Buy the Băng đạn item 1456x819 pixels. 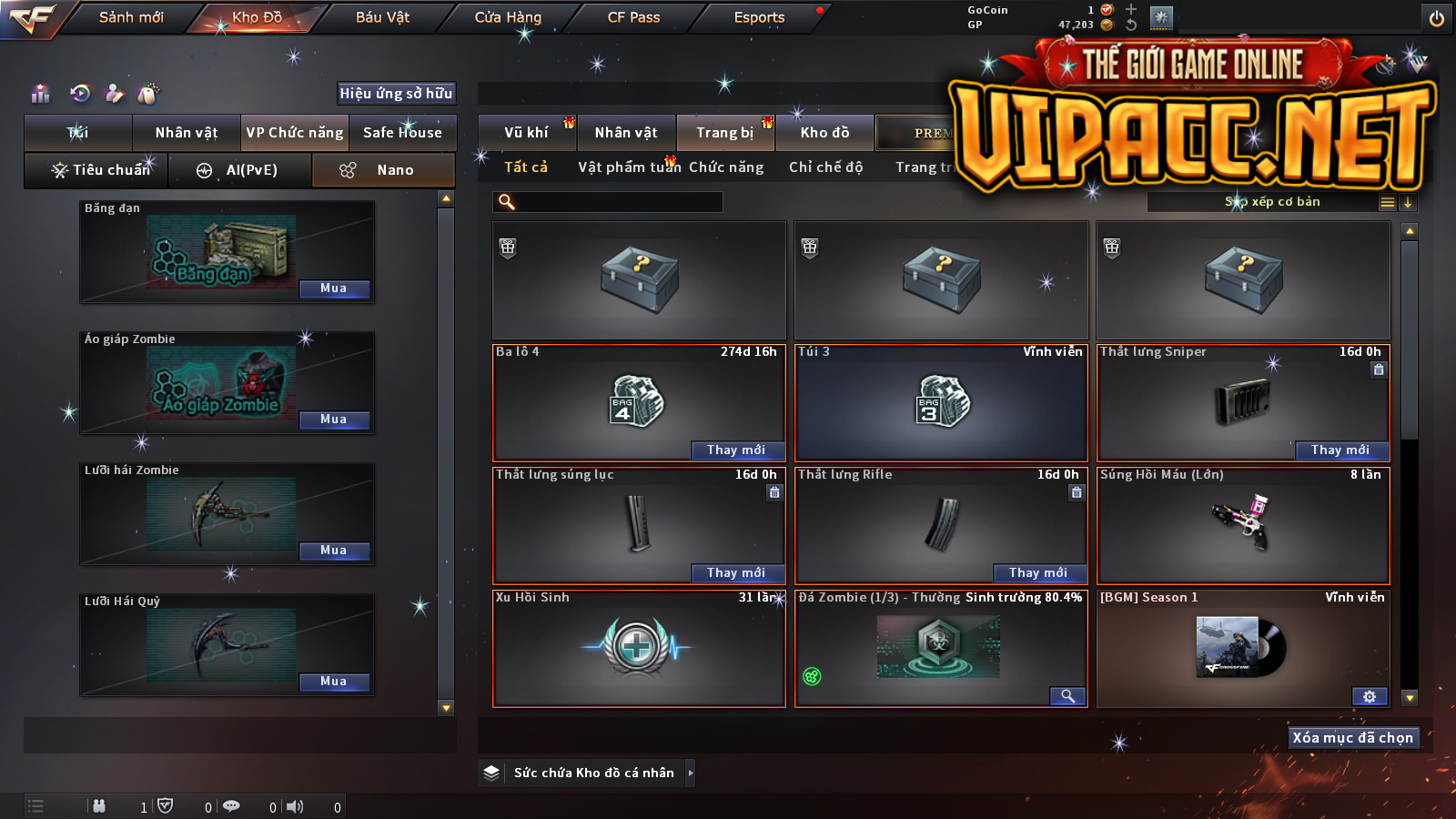tap(334, 288)
